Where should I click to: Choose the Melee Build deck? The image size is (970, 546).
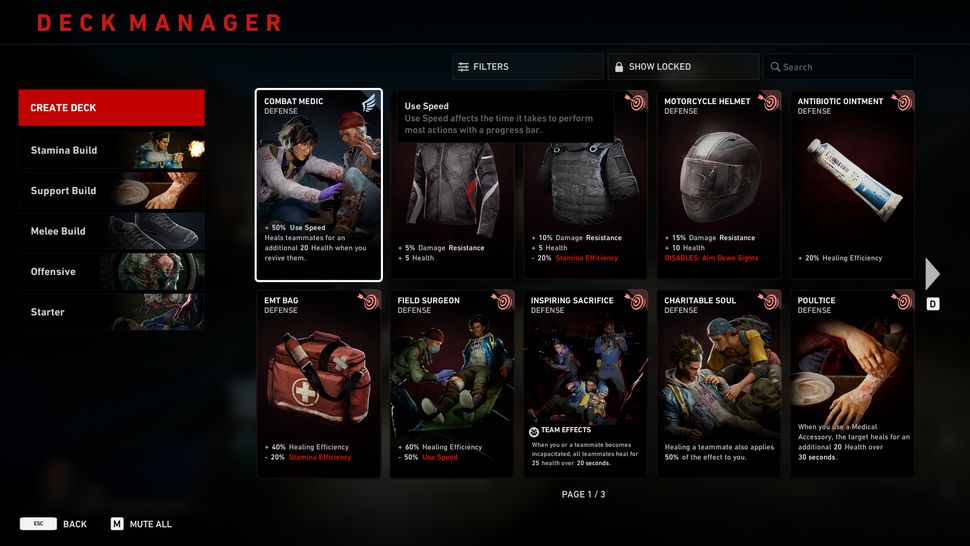click(111, 231)
